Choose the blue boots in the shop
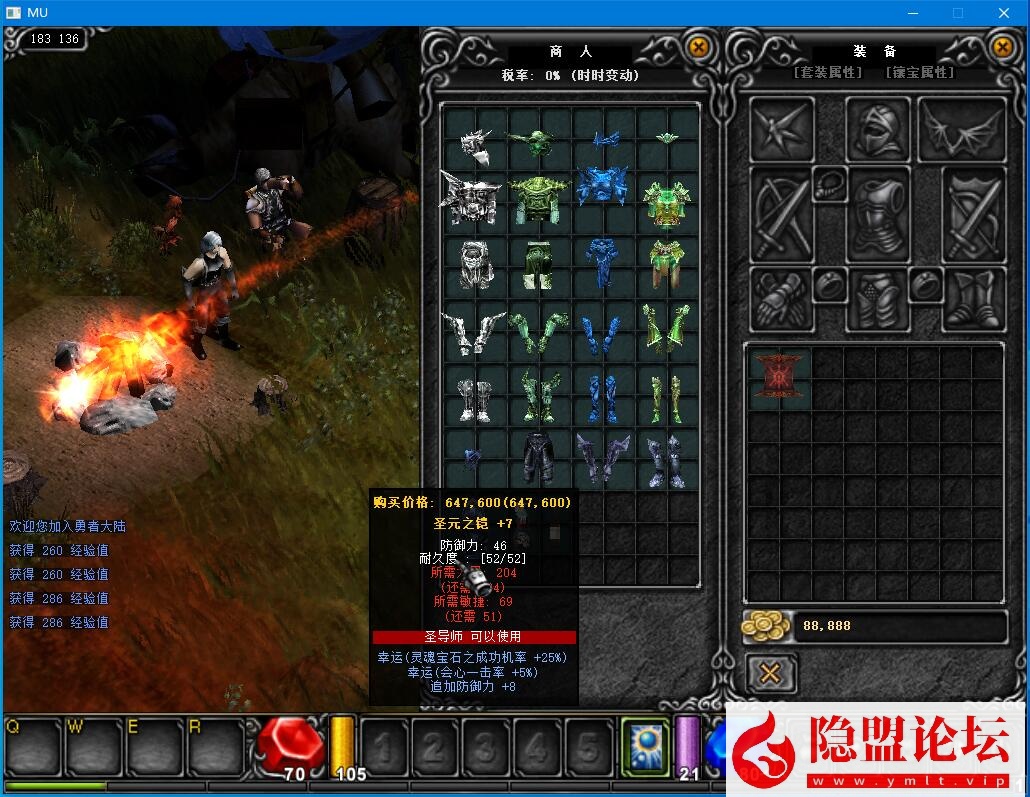Screen dimensions: 1030x797 pos(602,398)
